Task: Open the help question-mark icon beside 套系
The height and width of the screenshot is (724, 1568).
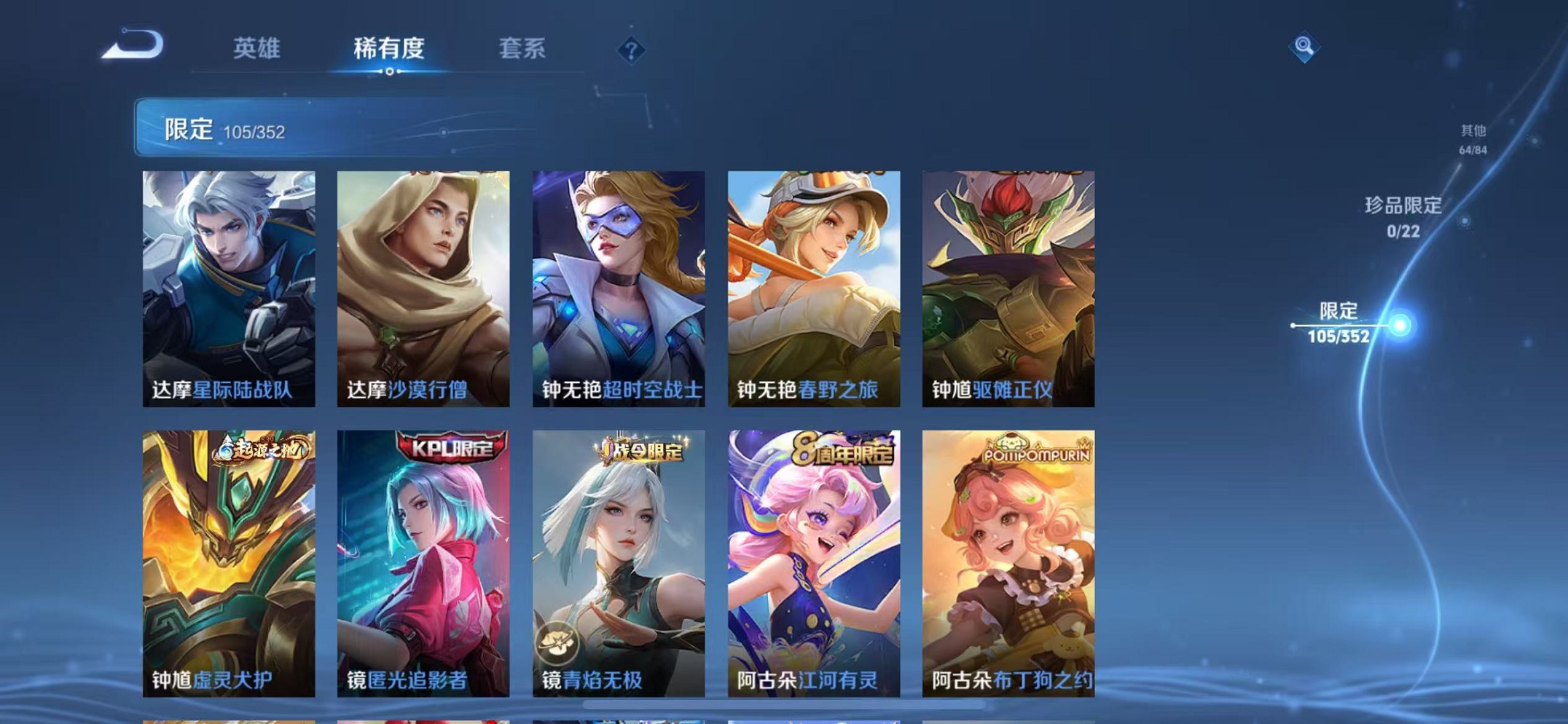Action: coord(631,50)
